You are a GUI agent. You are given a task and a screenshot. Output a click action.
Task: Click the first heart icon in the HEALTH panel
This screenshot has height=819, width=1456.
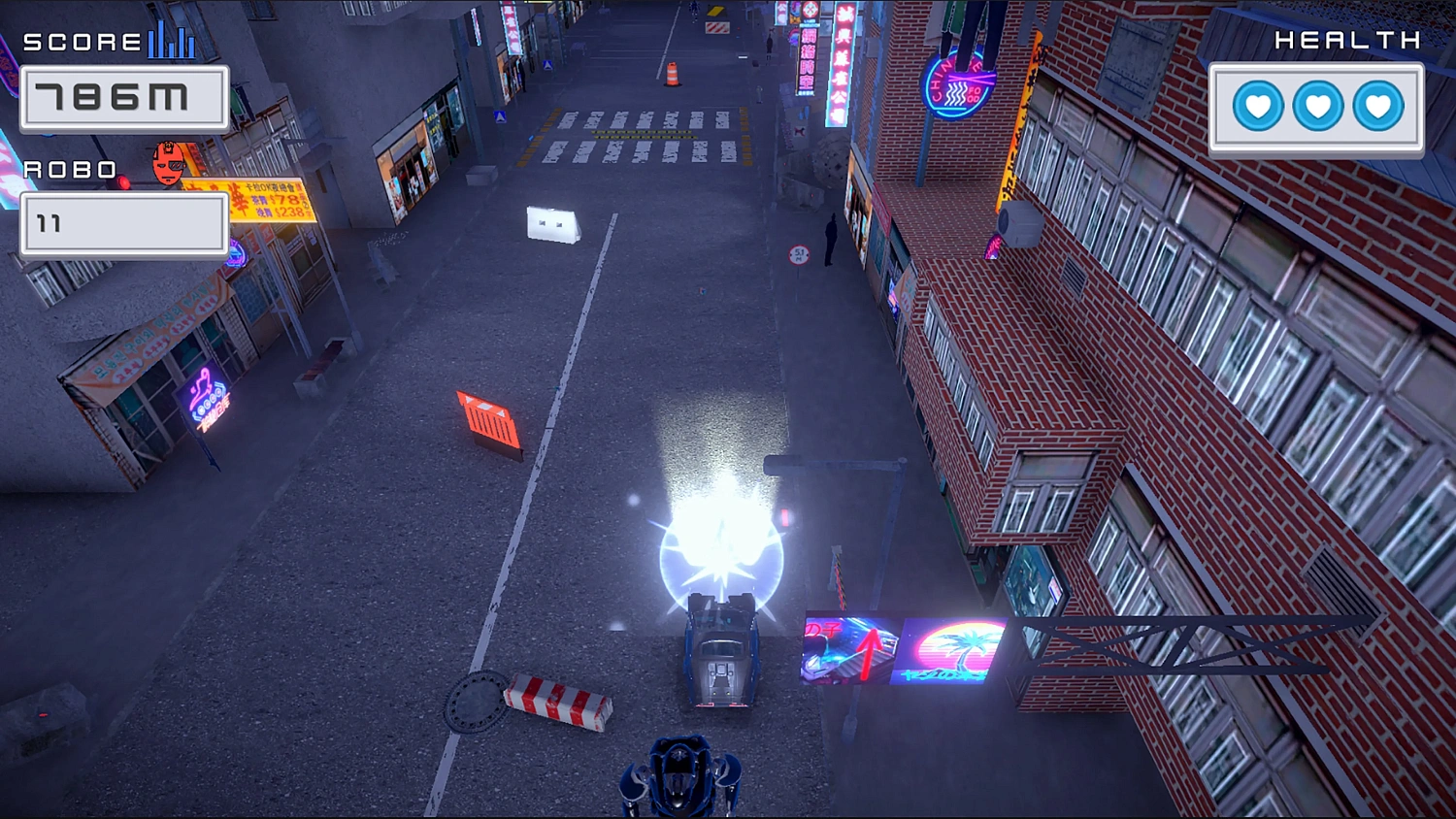[x=1258, y=109]
